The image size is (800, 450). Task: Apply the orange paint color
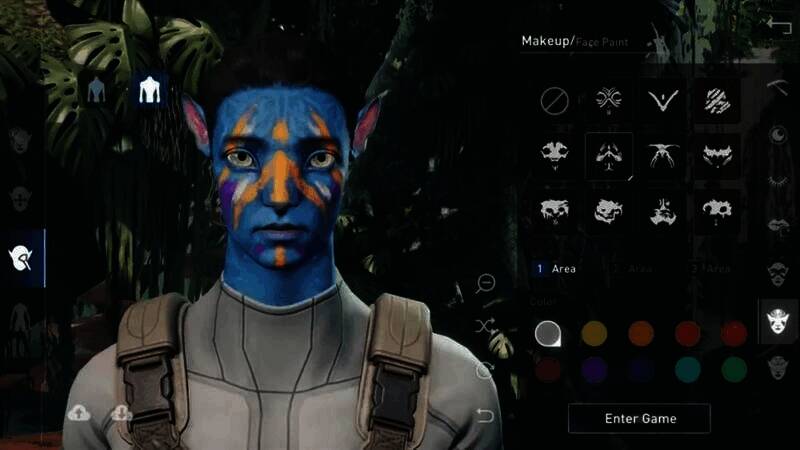[641, 333]
